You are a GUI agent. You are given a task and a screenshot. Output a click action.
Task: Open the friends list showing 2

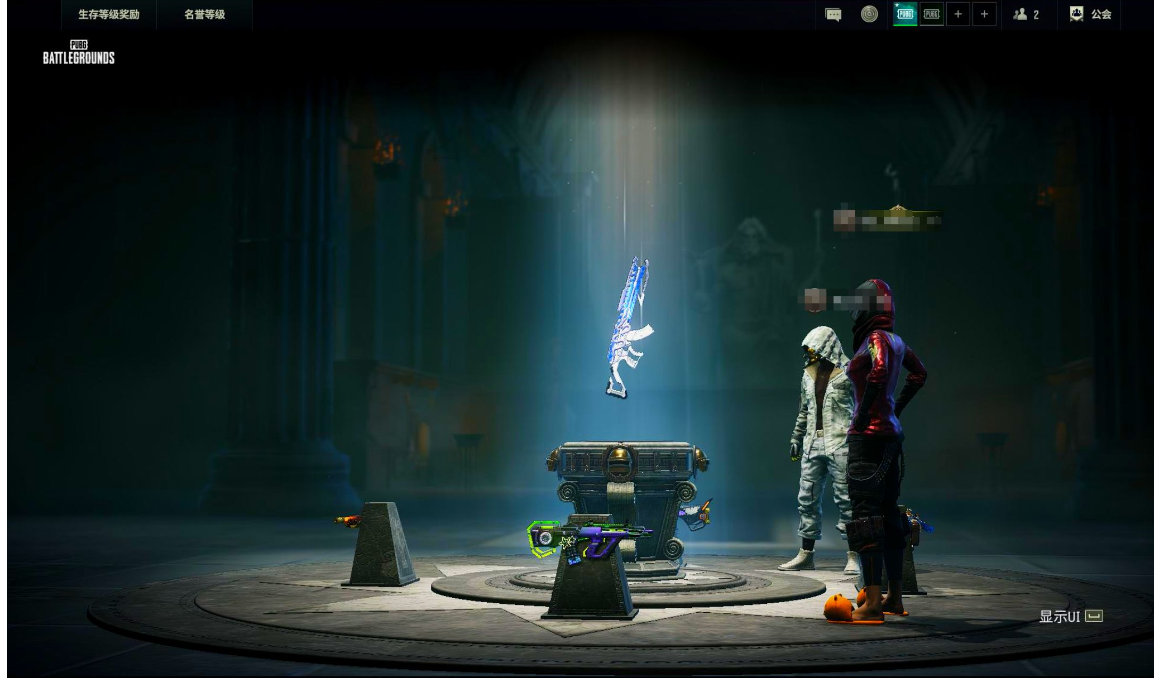(x=1026, y=14)
